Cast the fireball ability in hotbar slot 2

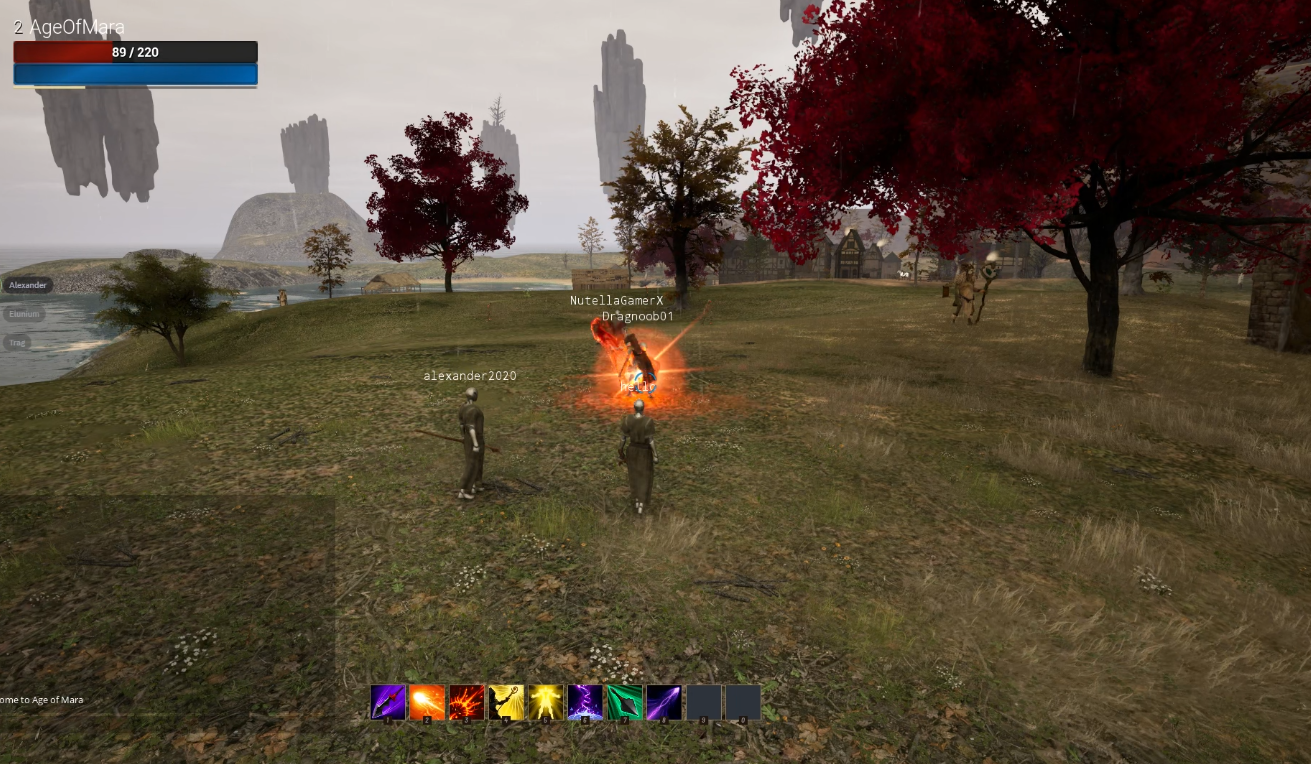[x=426, y=702]
